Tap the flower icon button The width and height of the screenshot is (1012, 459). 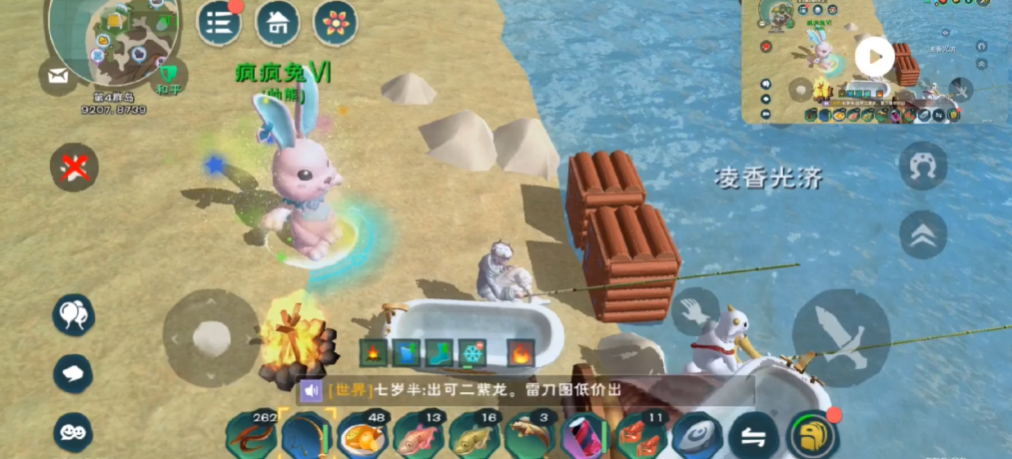tap(336, 22)
